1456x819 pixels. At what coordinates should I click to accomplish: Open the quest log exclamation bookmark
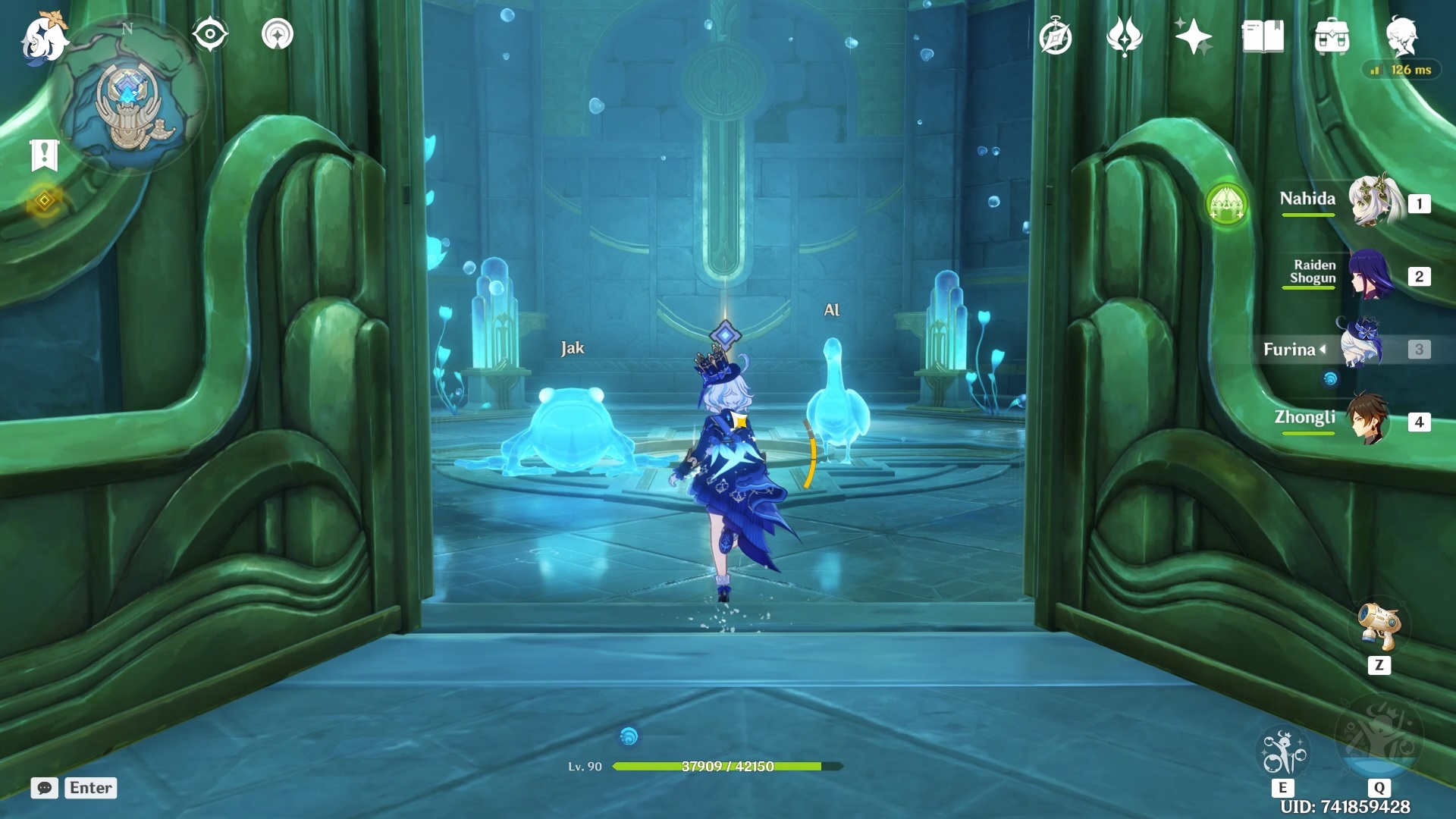[x=44, y=155]
